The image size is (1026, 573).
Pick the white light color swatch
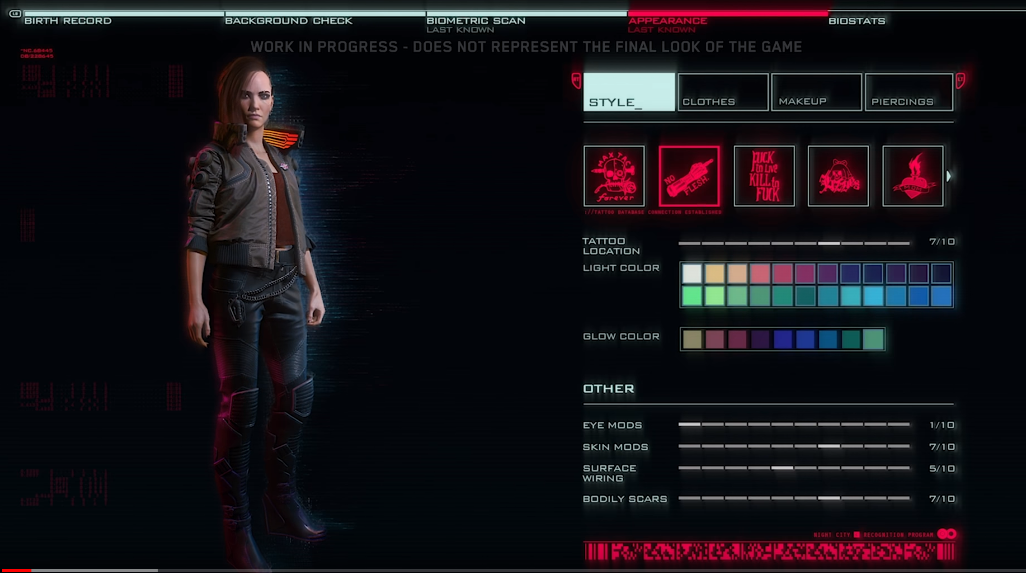692,273
